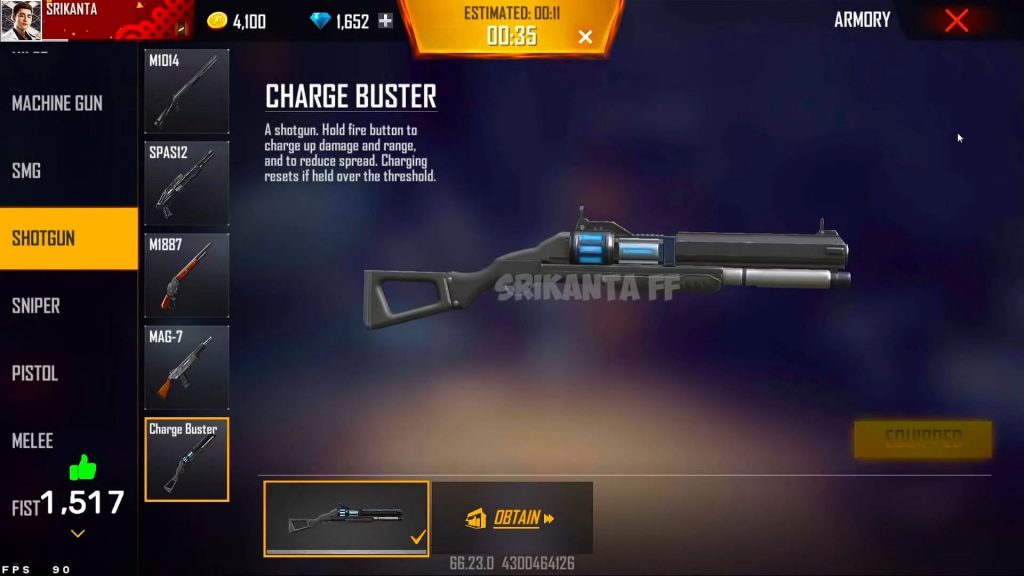1024x576 pixels.
Task: Open the Srikanta player profile avatar
Action: [x=21, y=21]
